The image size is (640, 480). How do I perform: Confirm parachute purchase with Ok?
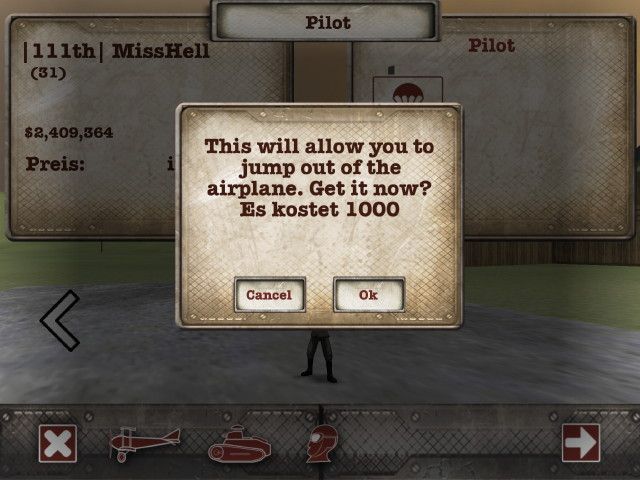368,295
